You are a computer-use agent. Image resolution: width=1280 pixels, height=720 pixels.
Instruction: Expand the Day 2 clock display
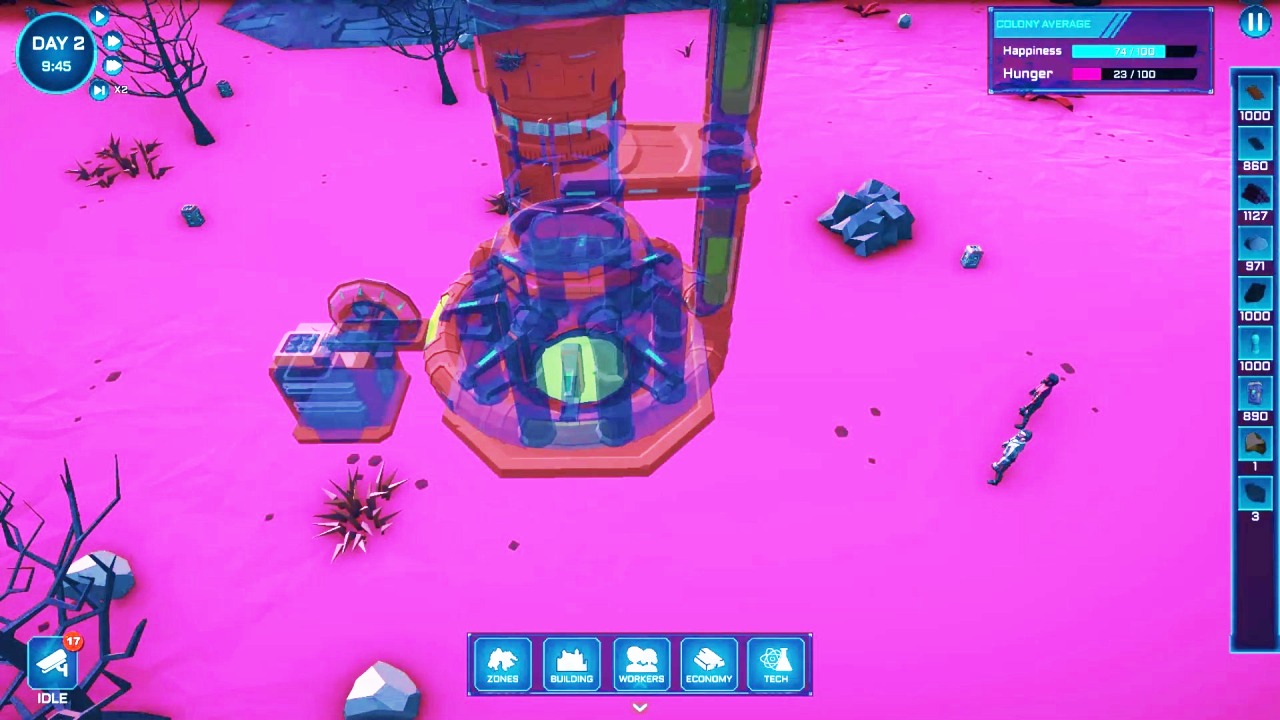56,50
